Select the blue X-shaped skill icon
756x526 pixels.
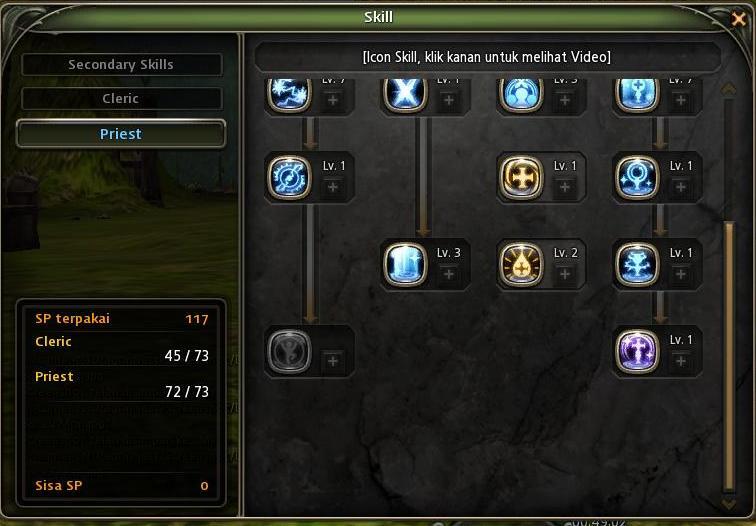click(x=405, y=93)
